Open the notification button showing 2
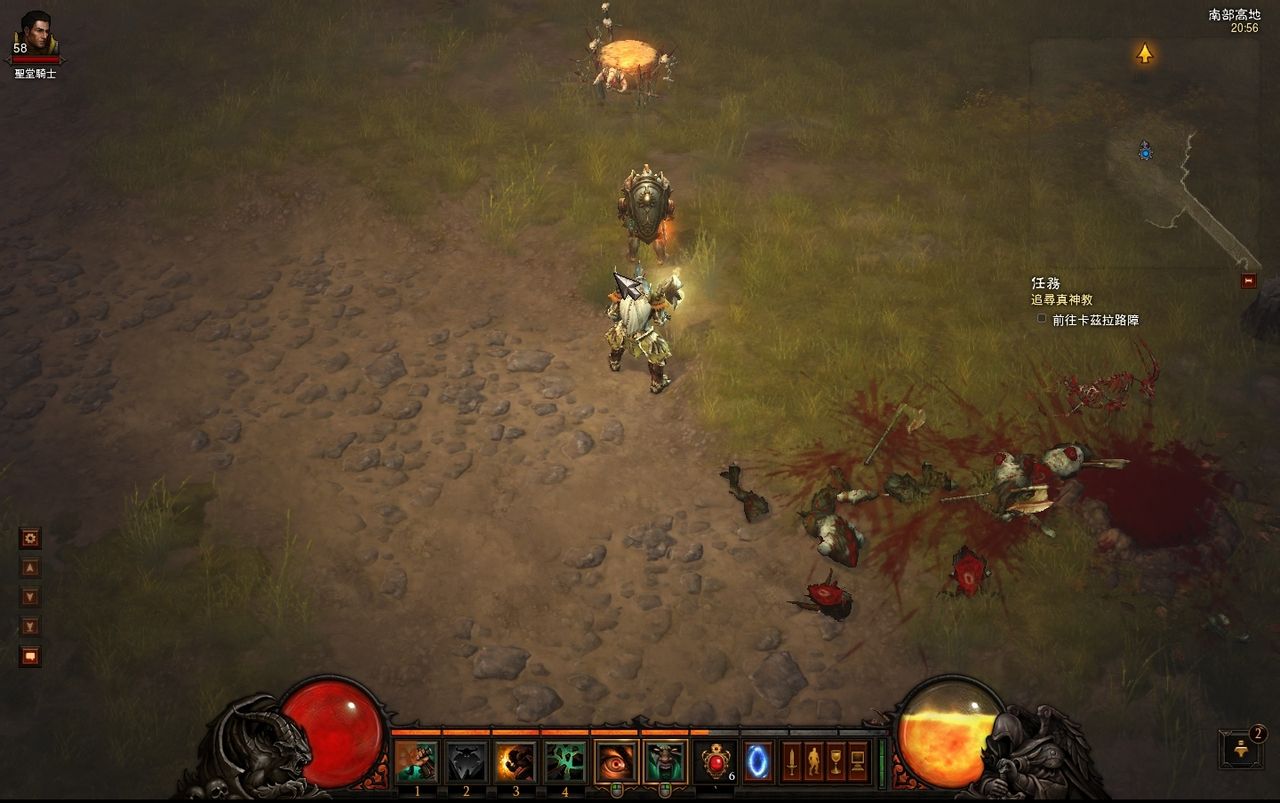The width and height of the screenshot is (1280, 803). (1241, 749)
